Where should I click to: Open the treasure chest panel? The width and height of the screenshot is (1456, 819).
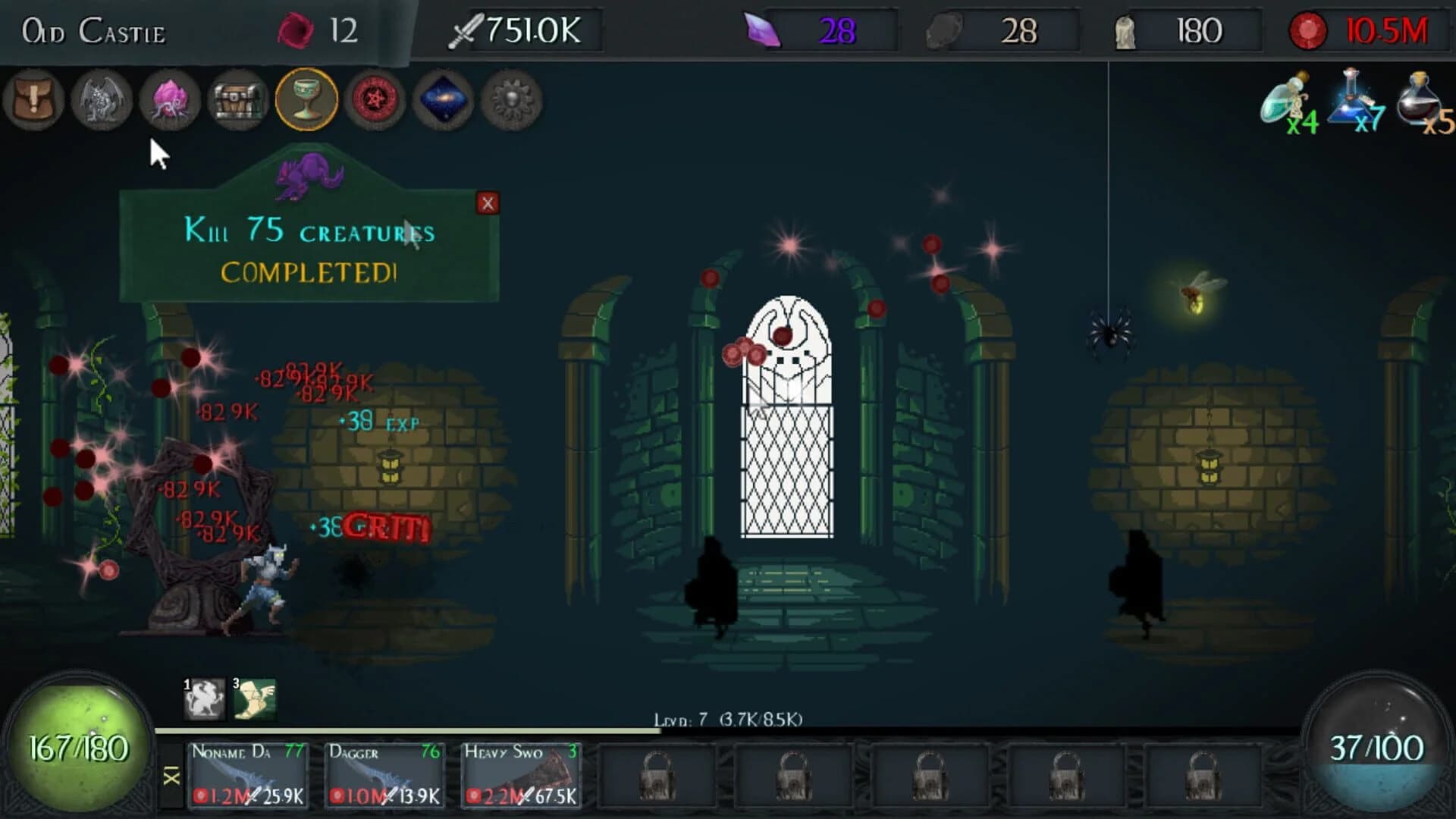click(237, 101)
